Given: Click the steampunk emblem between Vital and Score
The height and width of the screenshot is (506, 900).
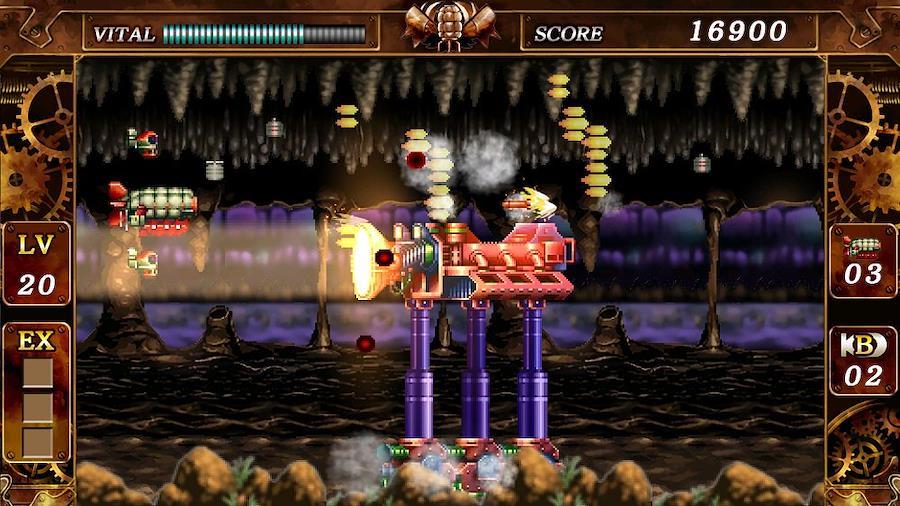Looking at the screenshot, I should (x=450, y=25).
